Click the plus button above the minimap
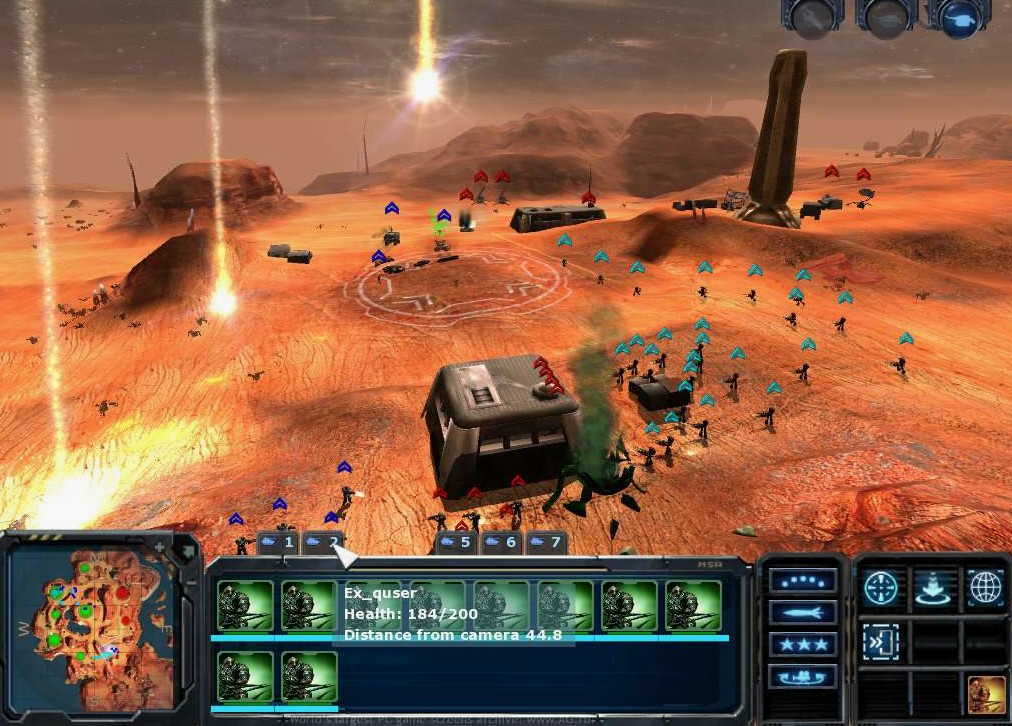Image resolution: width=1012 pixels, height=726 pixels. [x=158, y=547]
